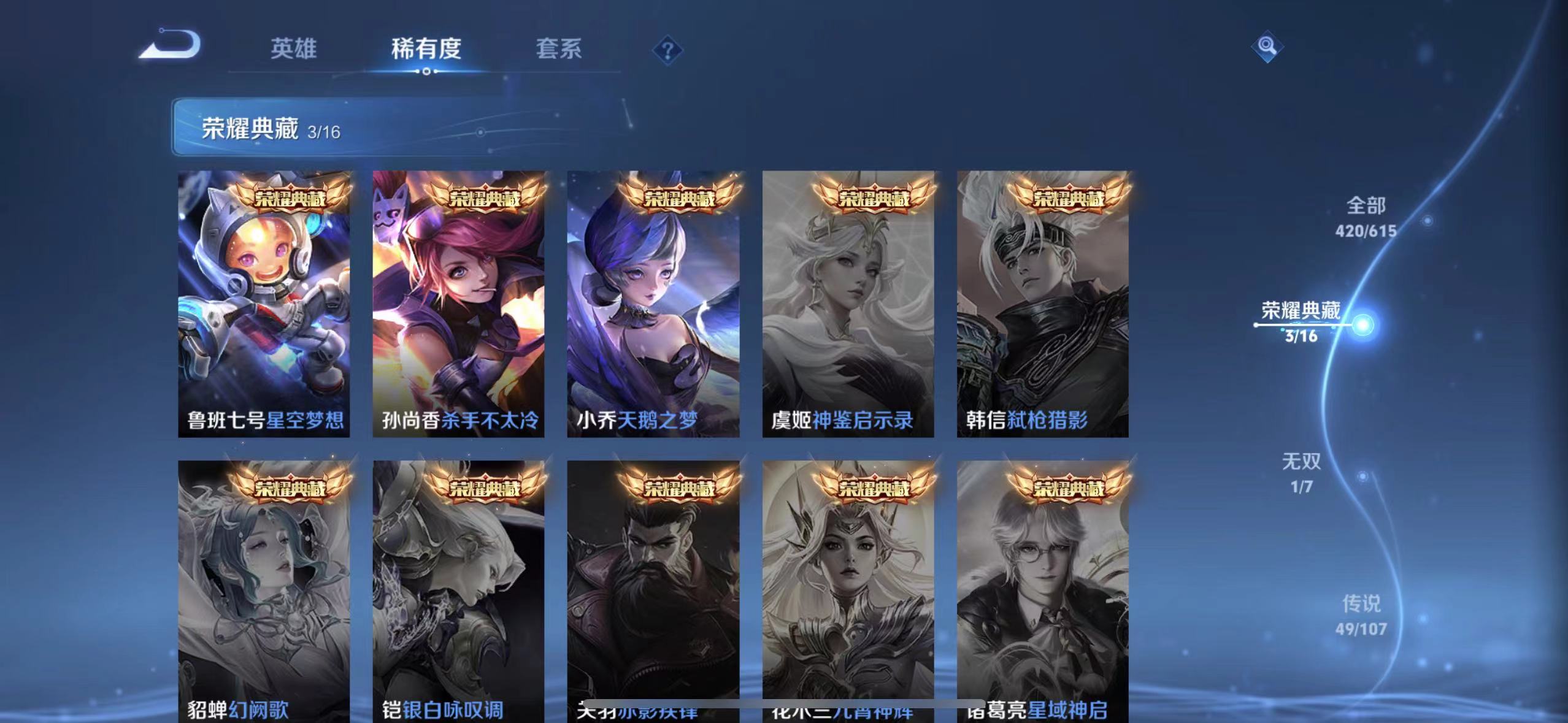Switch to the 套系 tab
The height and width of the screenshot is (723, 1568).
(x=559, y=49)
